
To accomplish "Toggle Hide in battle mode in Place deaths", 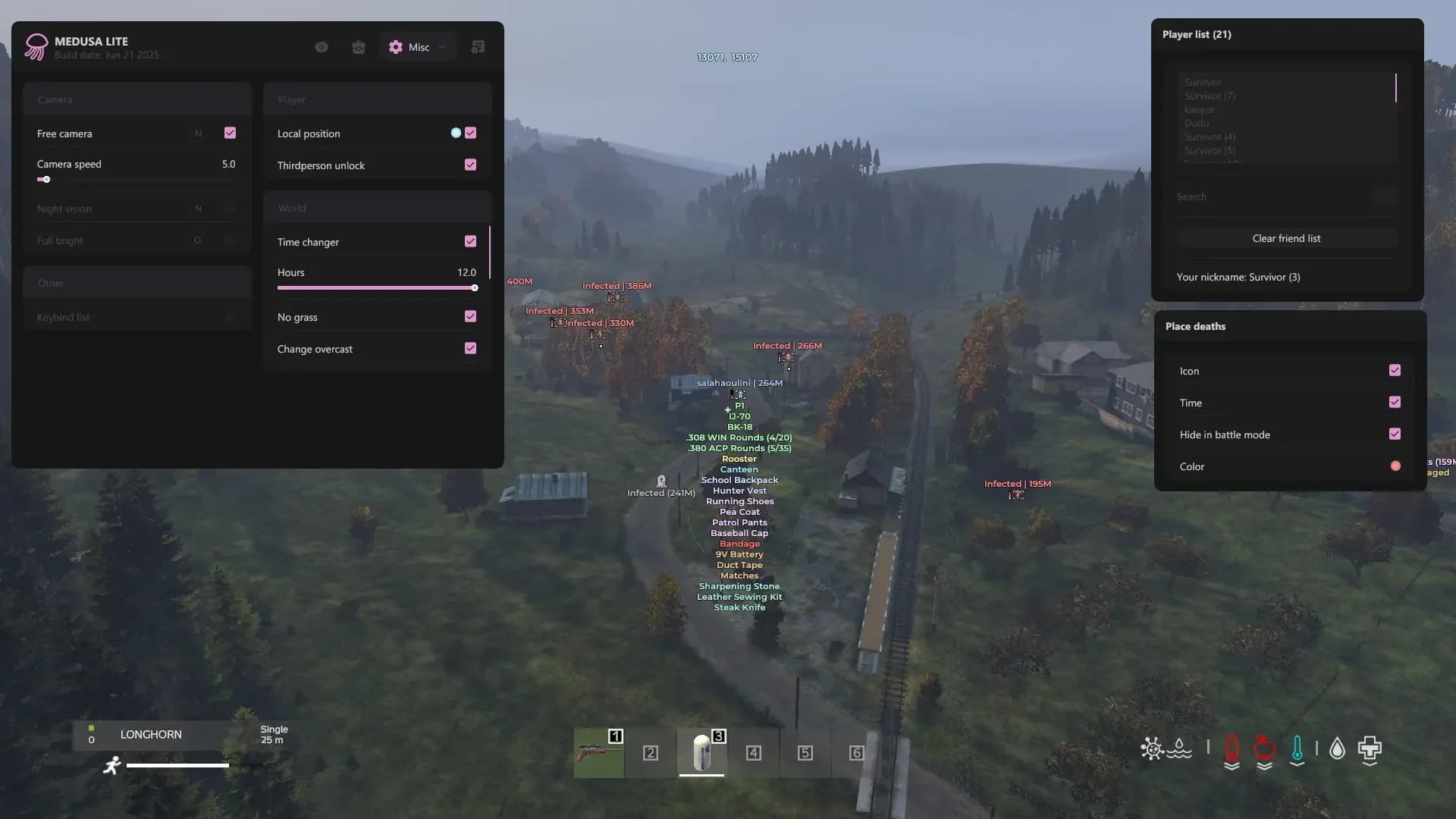I will click(x=1395, y=434).
